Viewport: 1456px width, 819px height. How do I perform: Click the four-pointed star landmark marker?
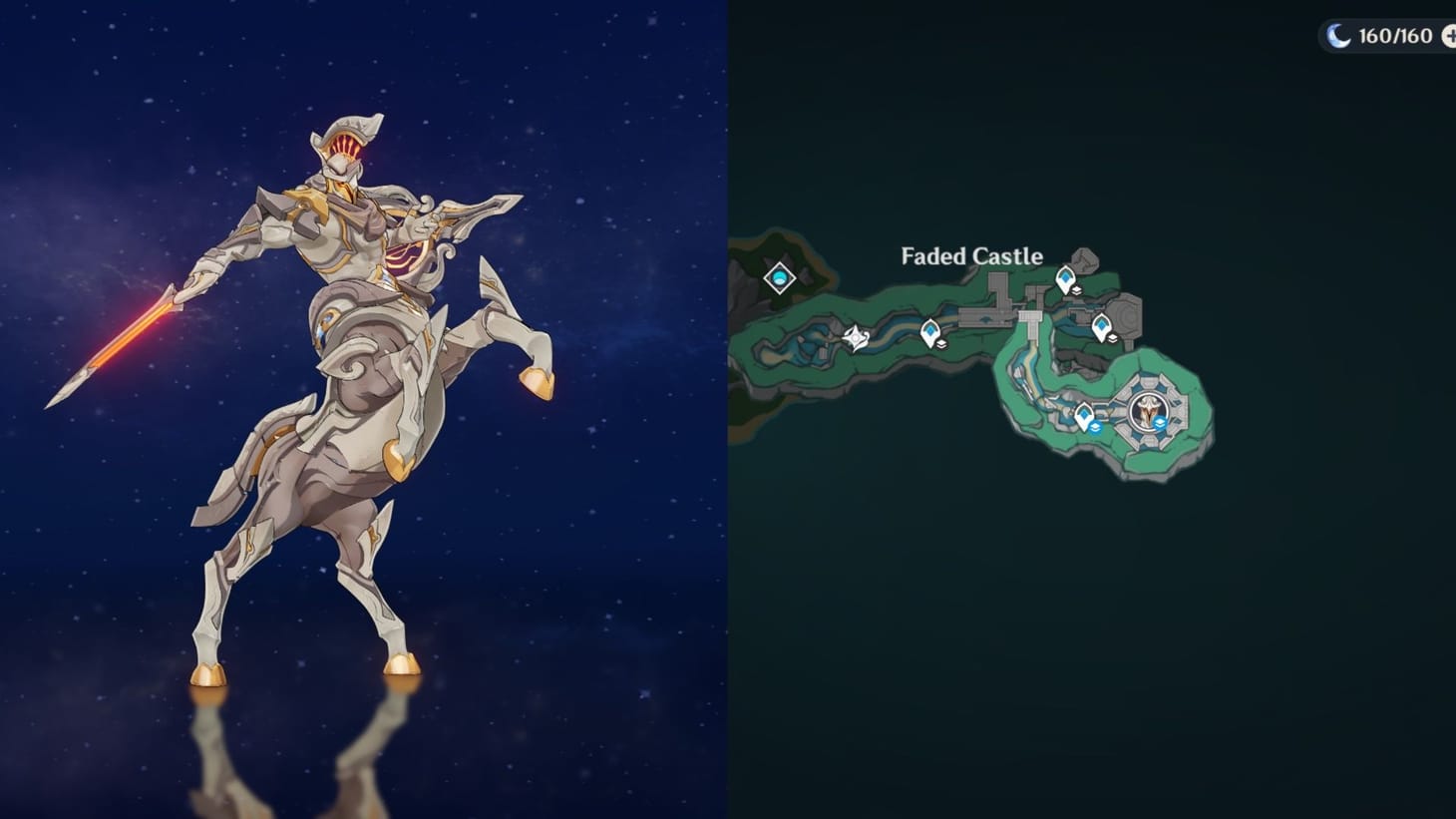856,337
